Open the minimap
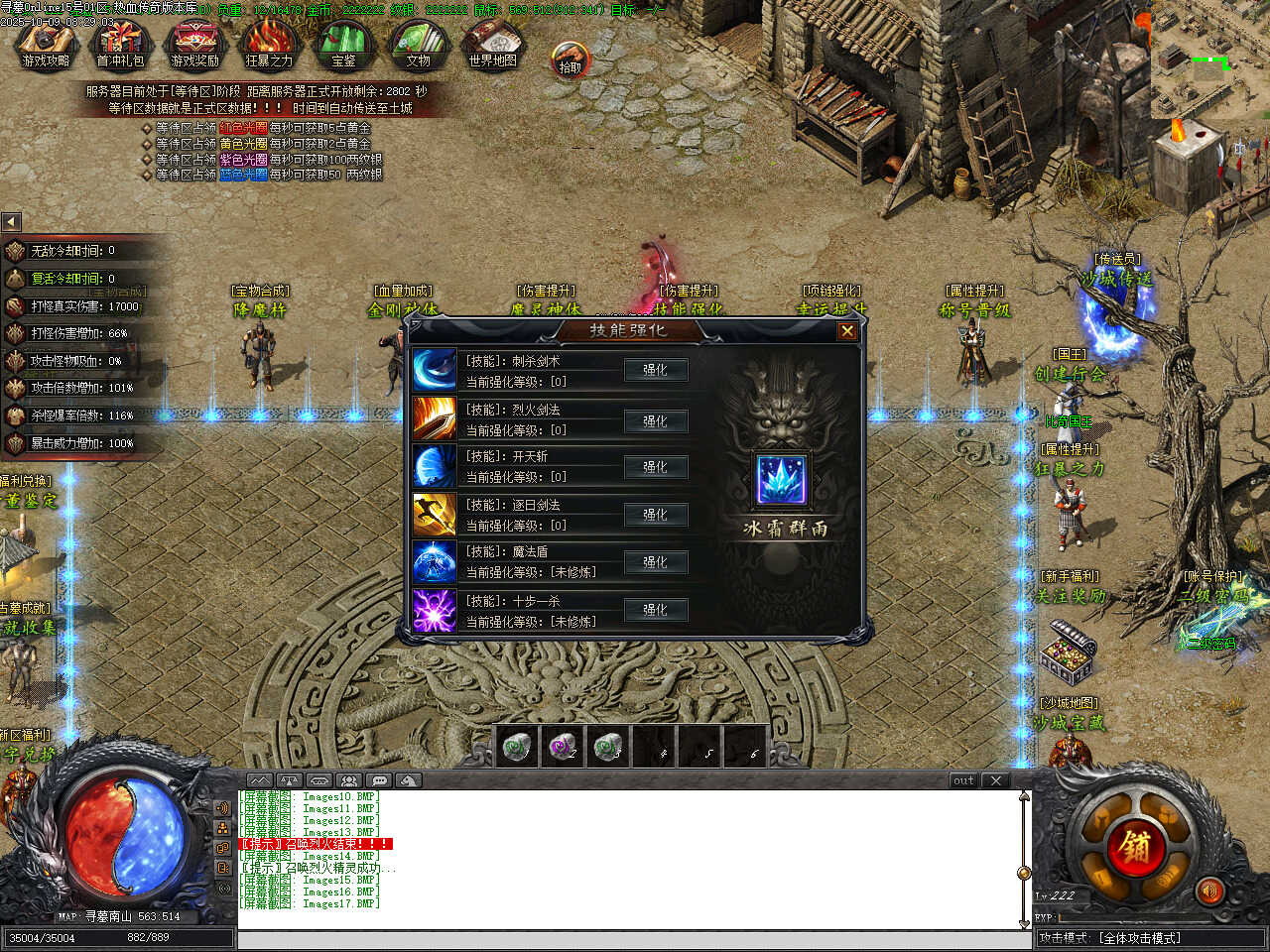Image resolution: width=1270 pixels, height=952 pixels. pos(1210,59)
